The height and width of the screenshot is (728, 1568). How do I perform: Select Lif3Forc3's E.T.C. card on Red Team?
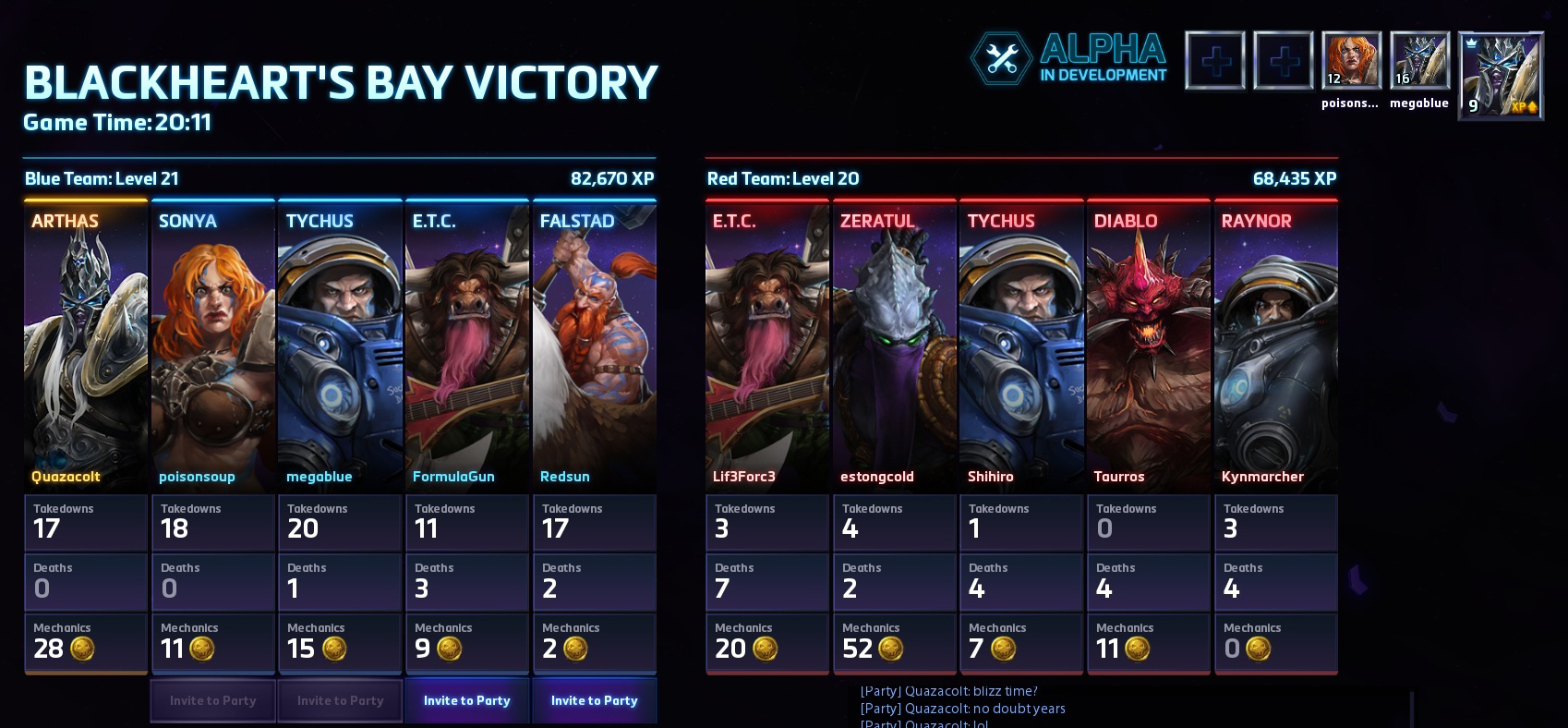tap(767, 346)
